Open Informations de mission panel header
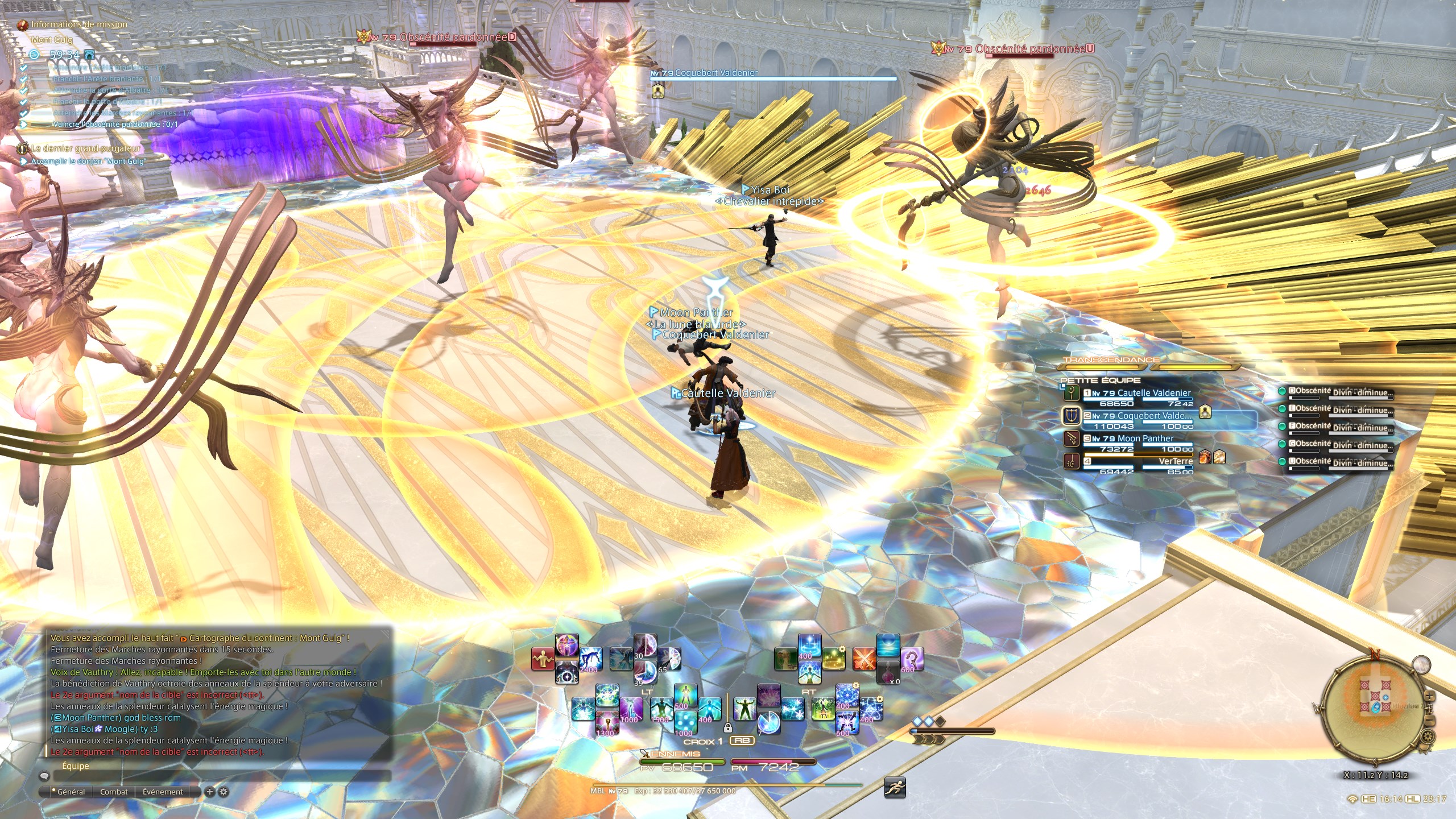 point(78,24)
